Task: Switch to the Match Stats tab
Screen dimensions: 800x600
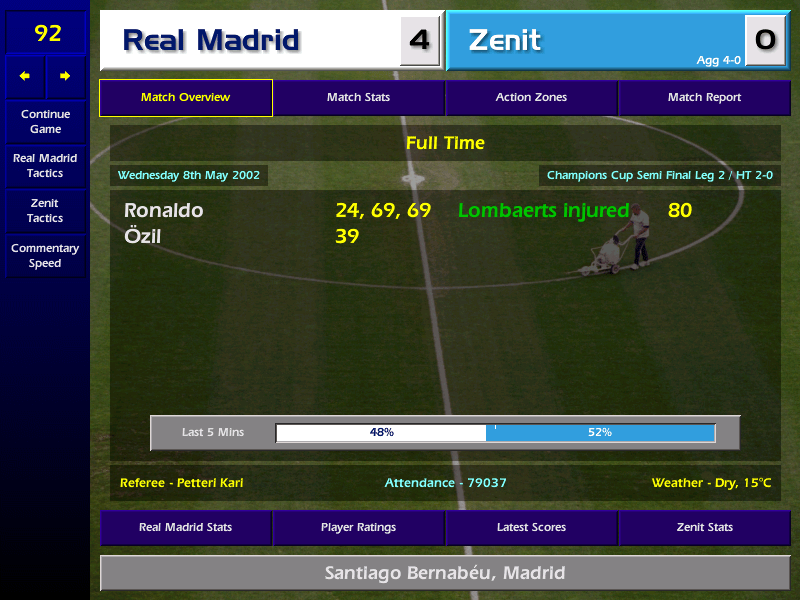Action: click(358, 98)
